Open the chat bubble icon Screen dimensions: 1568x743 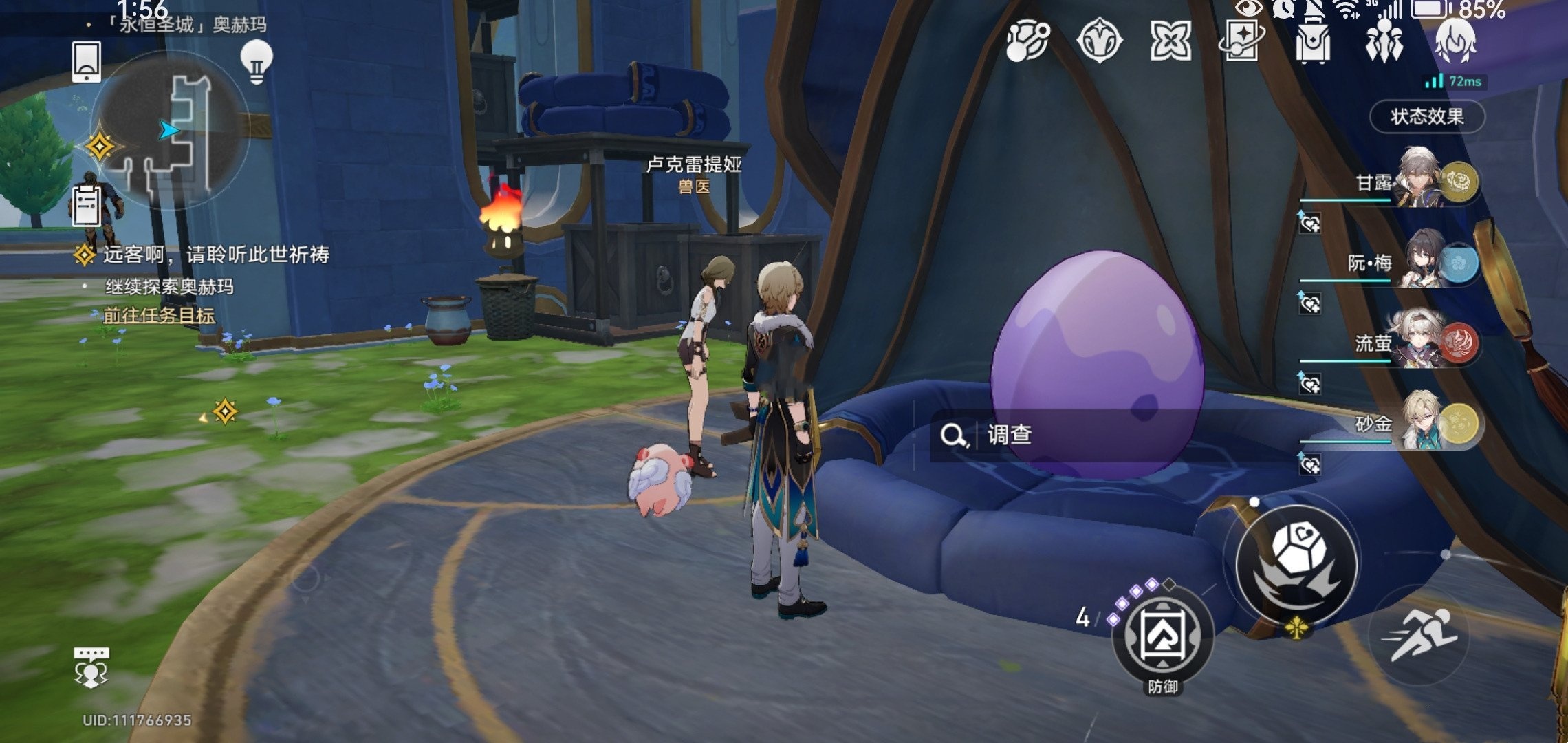[x=91, y=667]
